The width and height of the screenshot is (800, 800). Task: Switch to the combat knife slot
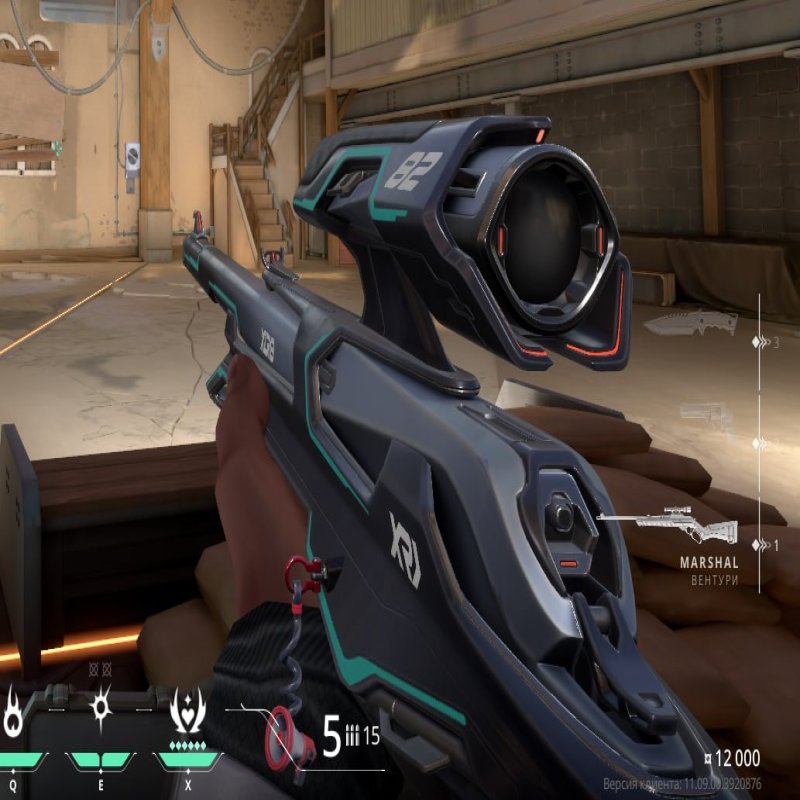(691, 323)
